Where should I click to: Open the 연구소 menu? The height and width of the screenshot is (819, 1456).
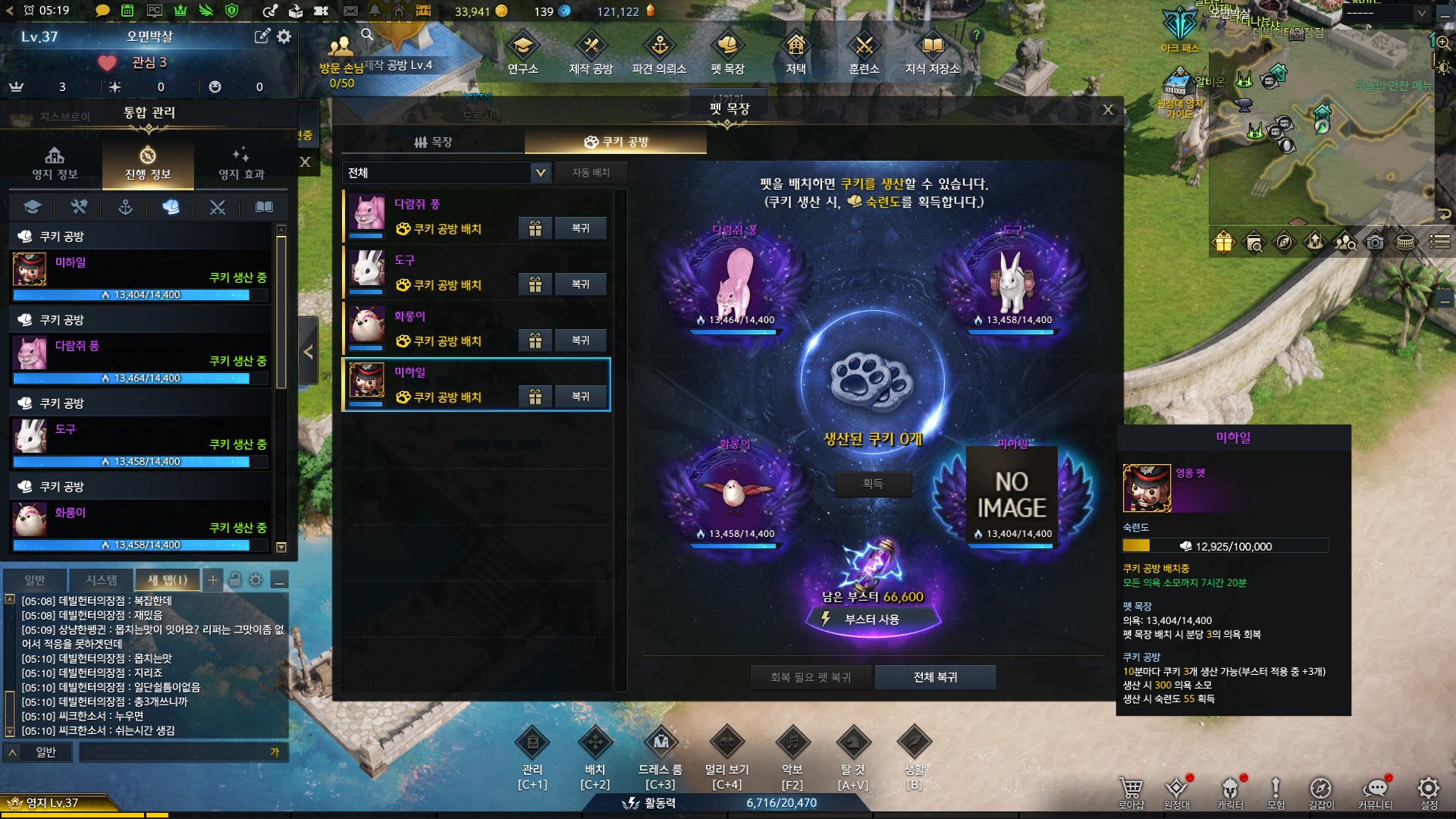pyautogui.click(x=522, y=55)
